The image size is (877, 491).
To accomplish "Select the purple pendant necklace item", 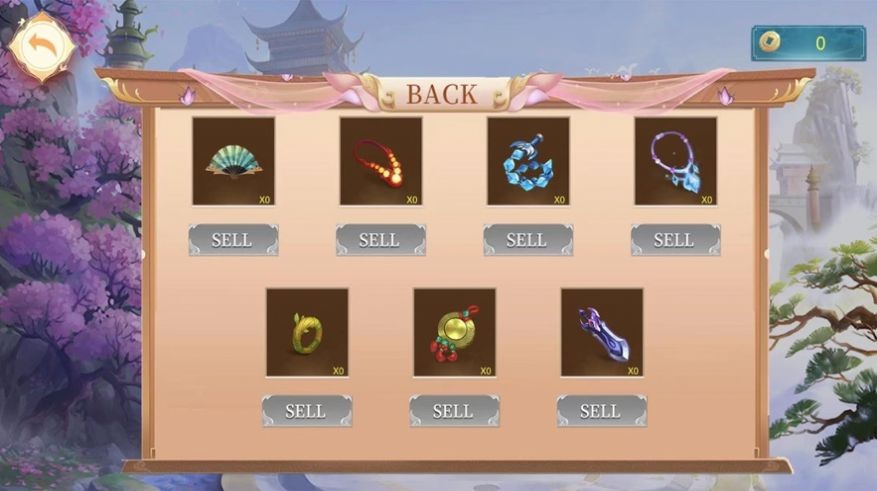I will (675, 161).
